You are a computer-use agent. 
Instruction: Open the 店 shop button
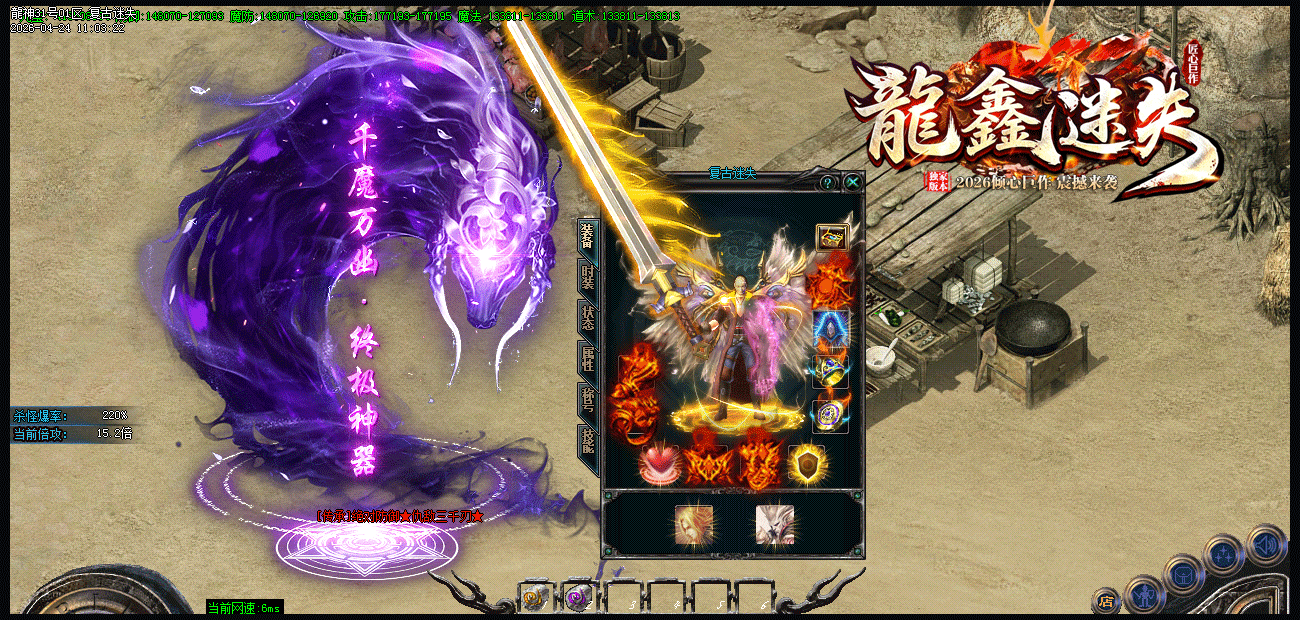pos(1106,600)
